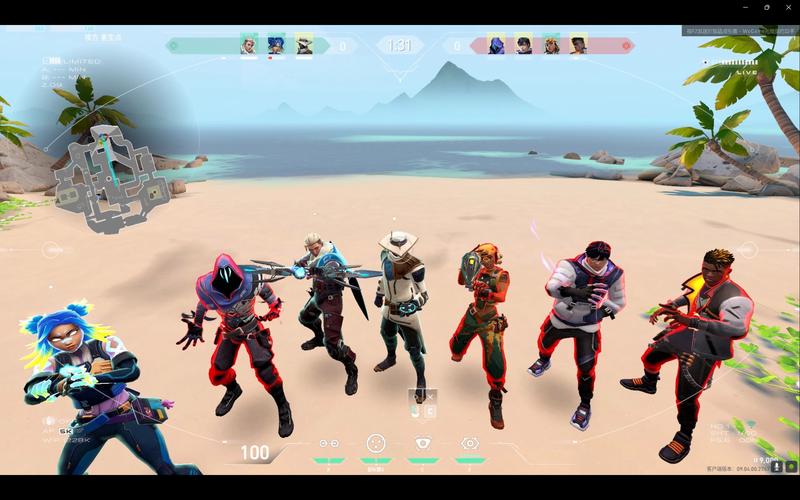800x500 pixels.
Task: Activate the two linked circles ability
Action: click(x=328, y=443)
